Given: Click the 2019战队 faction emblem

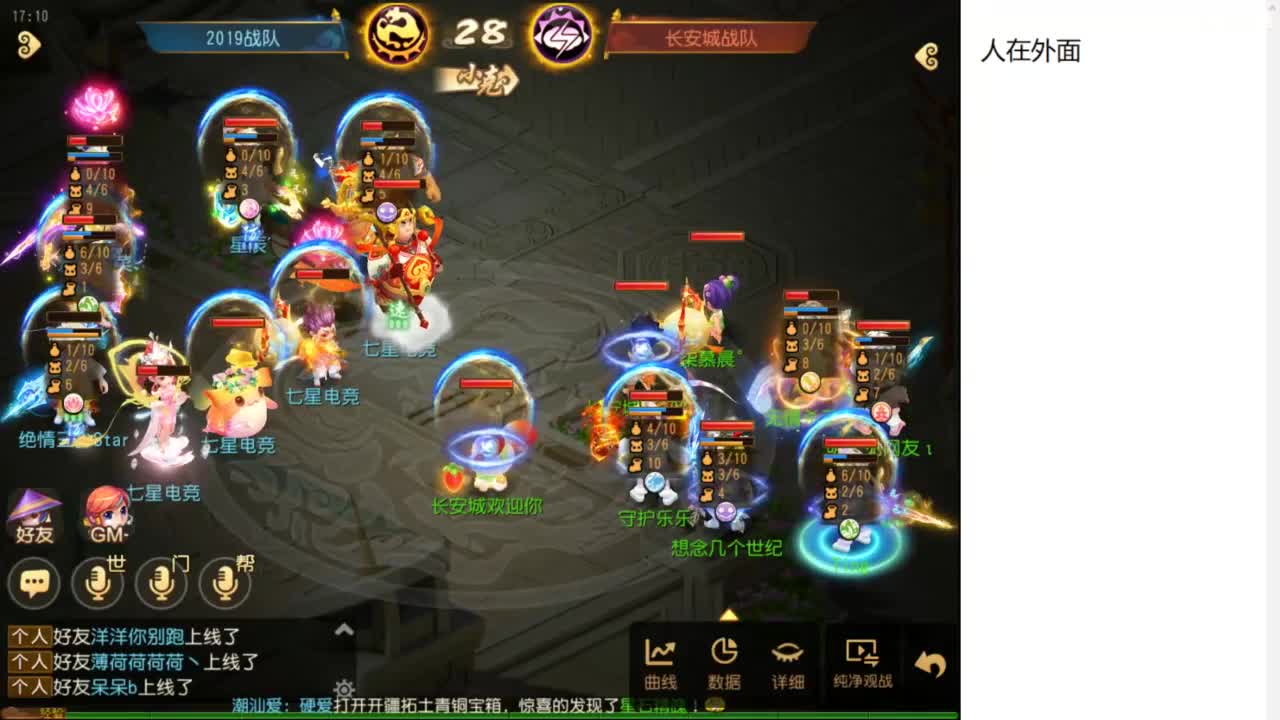Looking at the screenshot, I should [399, 33].
